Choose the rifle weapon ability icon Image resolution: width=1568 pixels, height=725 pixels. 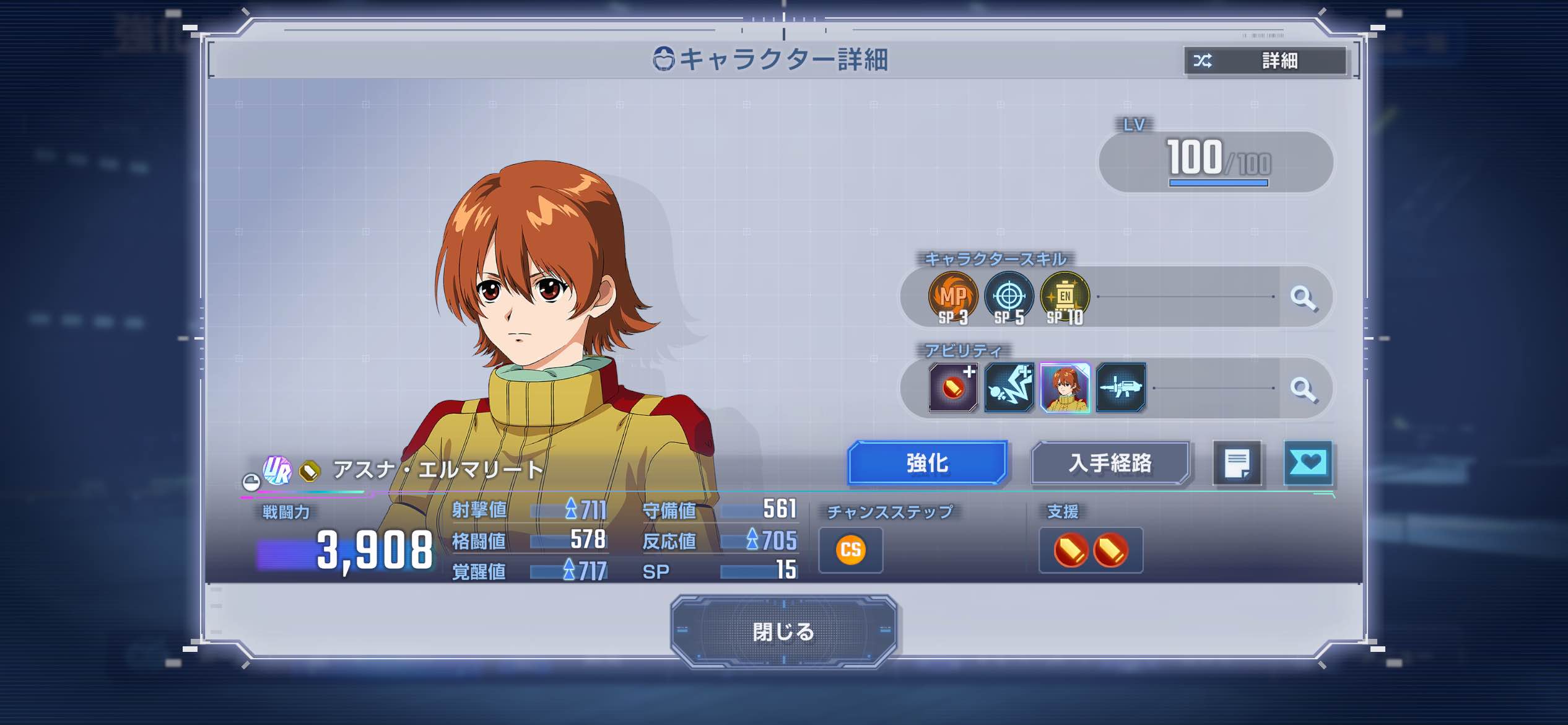coord(1121,389)
